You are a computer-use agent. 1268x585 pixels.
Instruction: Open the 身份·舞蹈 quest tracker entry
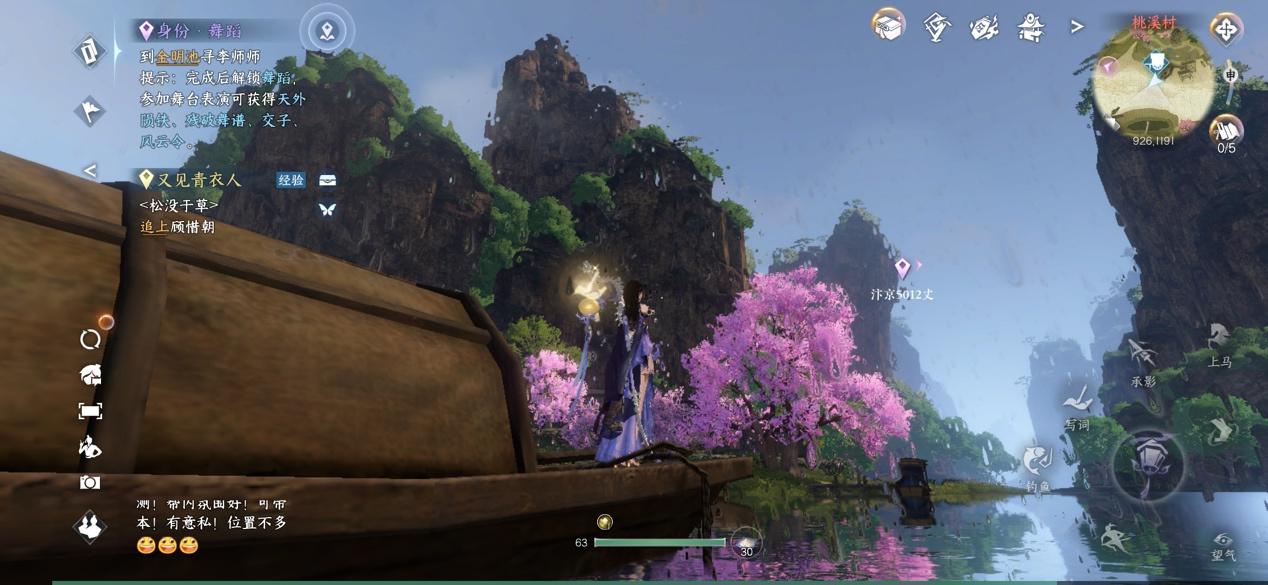tap(199, 31)
